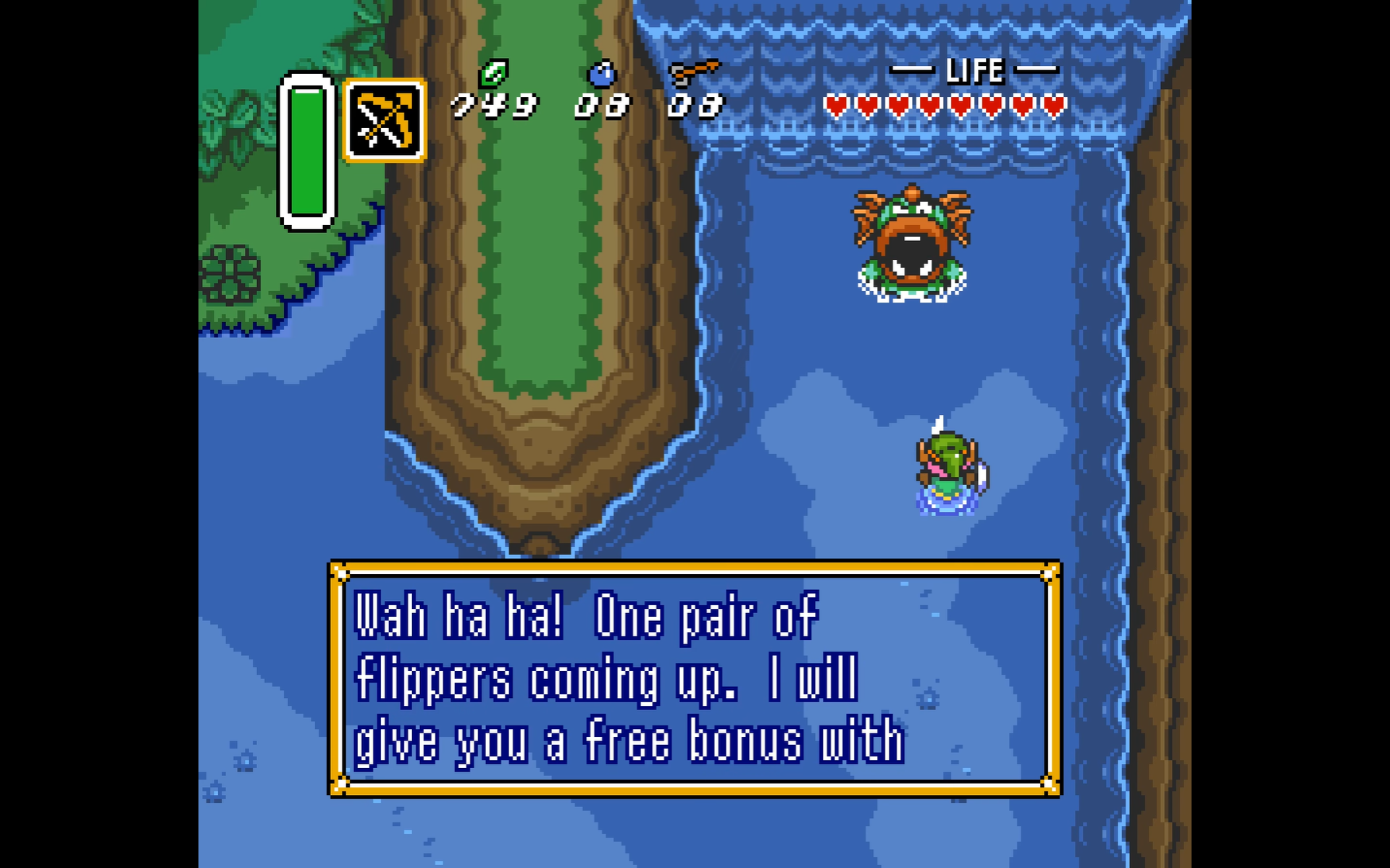Select the equipped bow and arrow slot
Screen dimensions: 1390x868
[x=385, y=120]
